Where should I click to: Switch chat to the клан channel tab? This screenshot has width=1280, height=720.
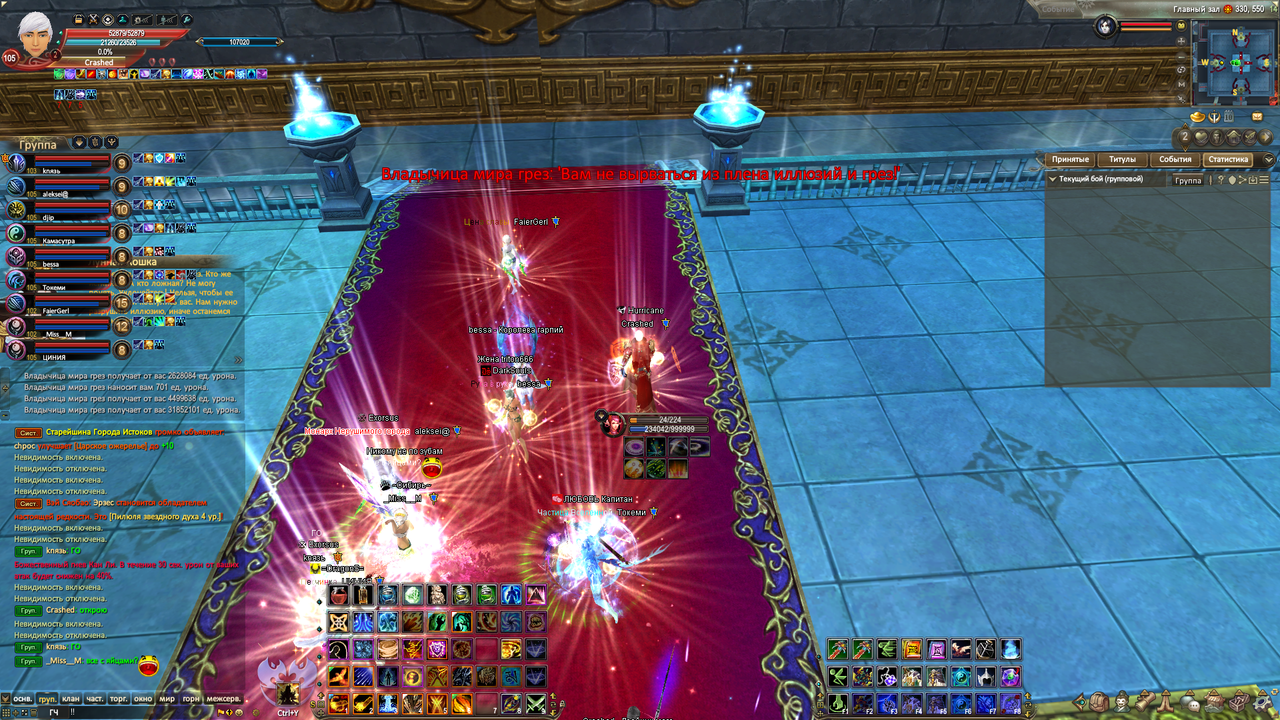[x=70, y=699]
